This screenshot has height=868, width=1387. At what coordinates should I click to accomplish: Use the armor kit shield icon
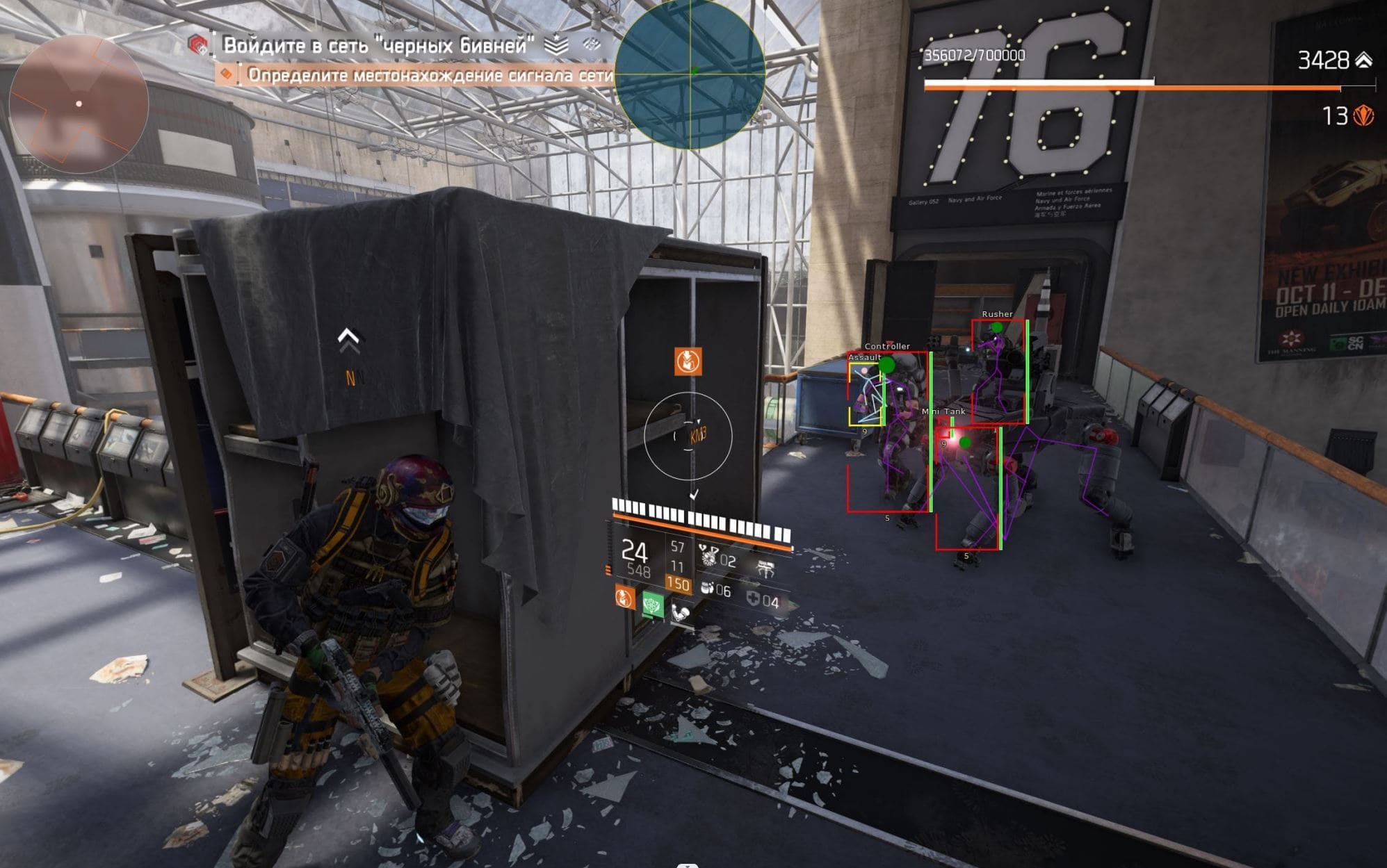pyautogui.click(x=753, y=598)
